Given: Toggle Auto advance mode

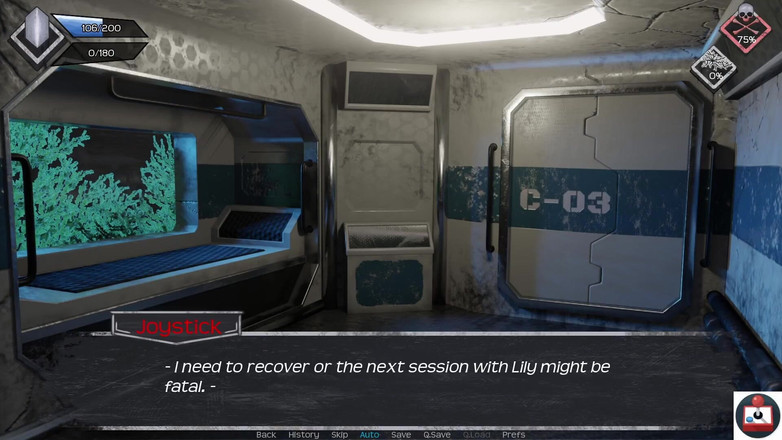Looking at the screenshot, I should point(369,434).
